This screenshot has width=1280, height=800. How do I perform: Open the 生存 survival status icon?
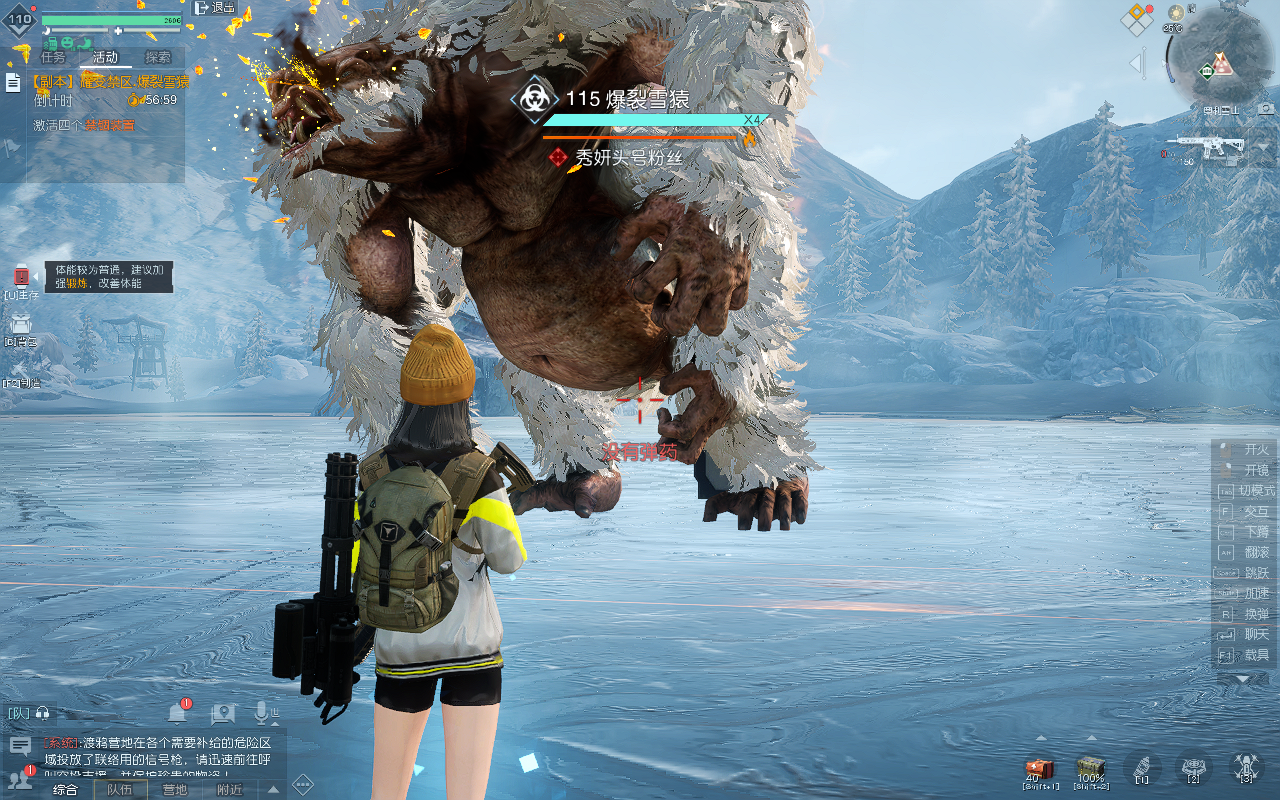pyautogui.click(x=21, y=279)
